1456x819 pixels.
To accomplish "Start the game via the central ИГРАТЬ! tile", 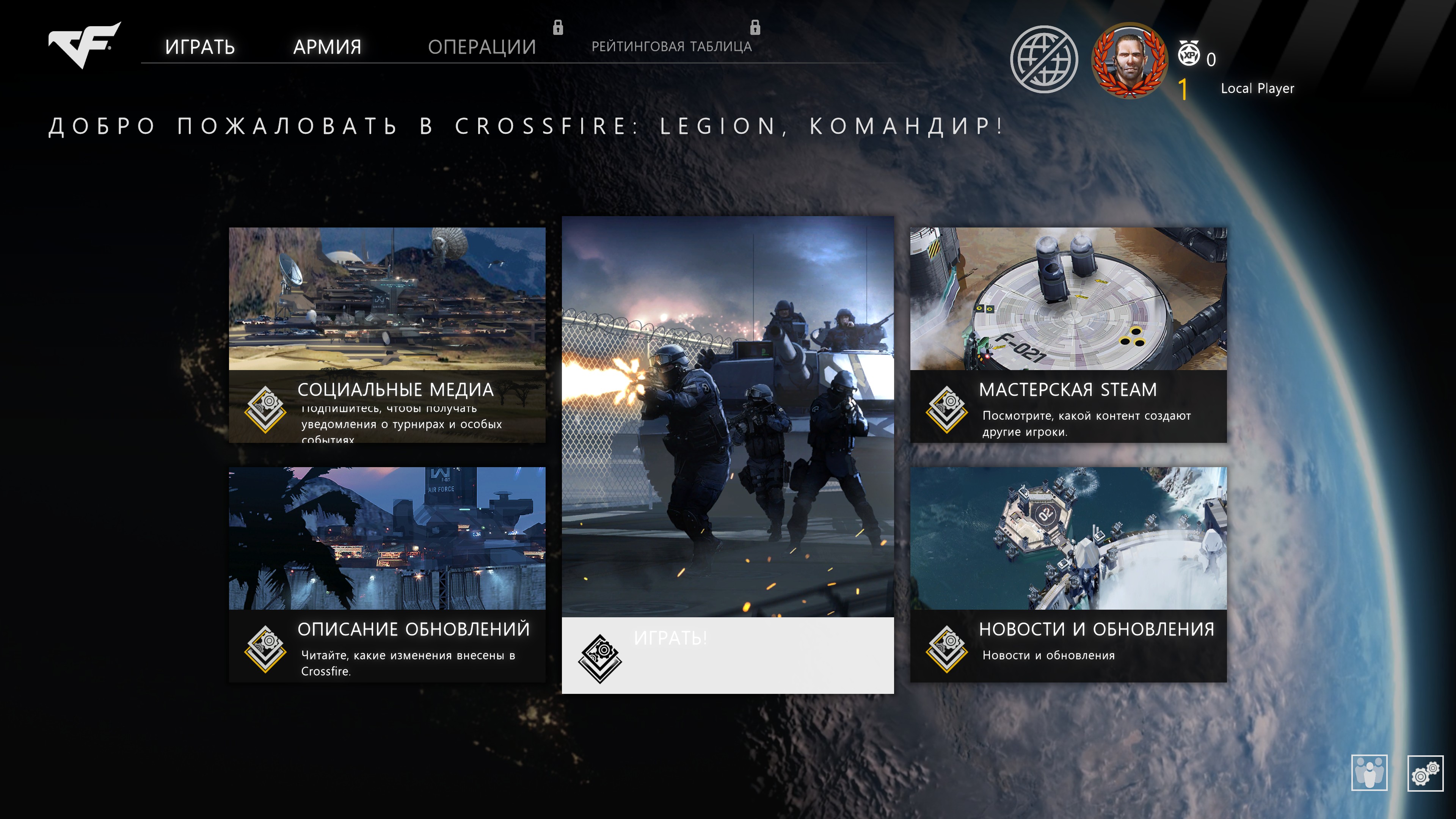I will [x=728, y=455].
